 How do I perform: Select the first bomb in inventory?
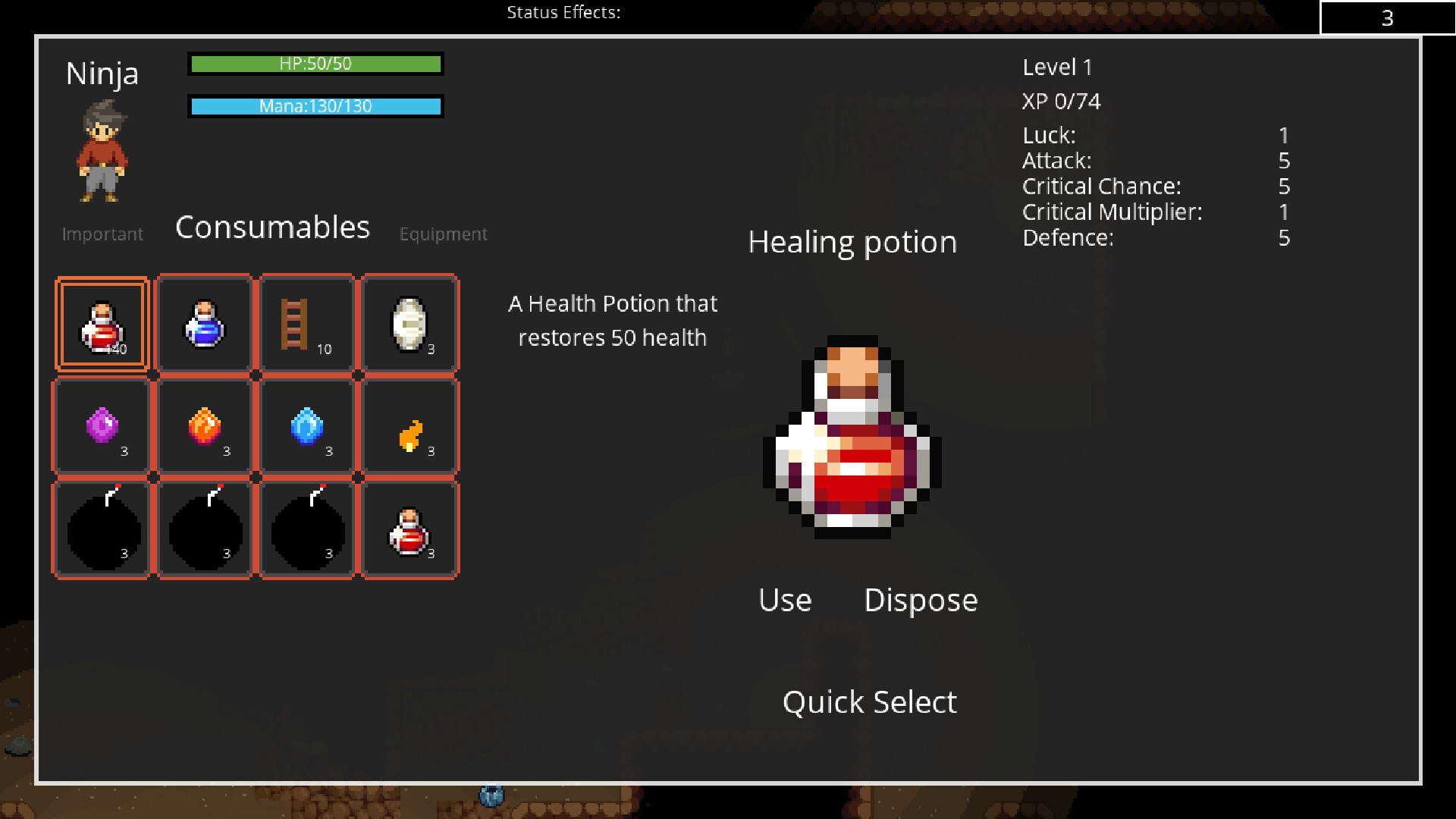pyautogui.click(x=101, y=529)
